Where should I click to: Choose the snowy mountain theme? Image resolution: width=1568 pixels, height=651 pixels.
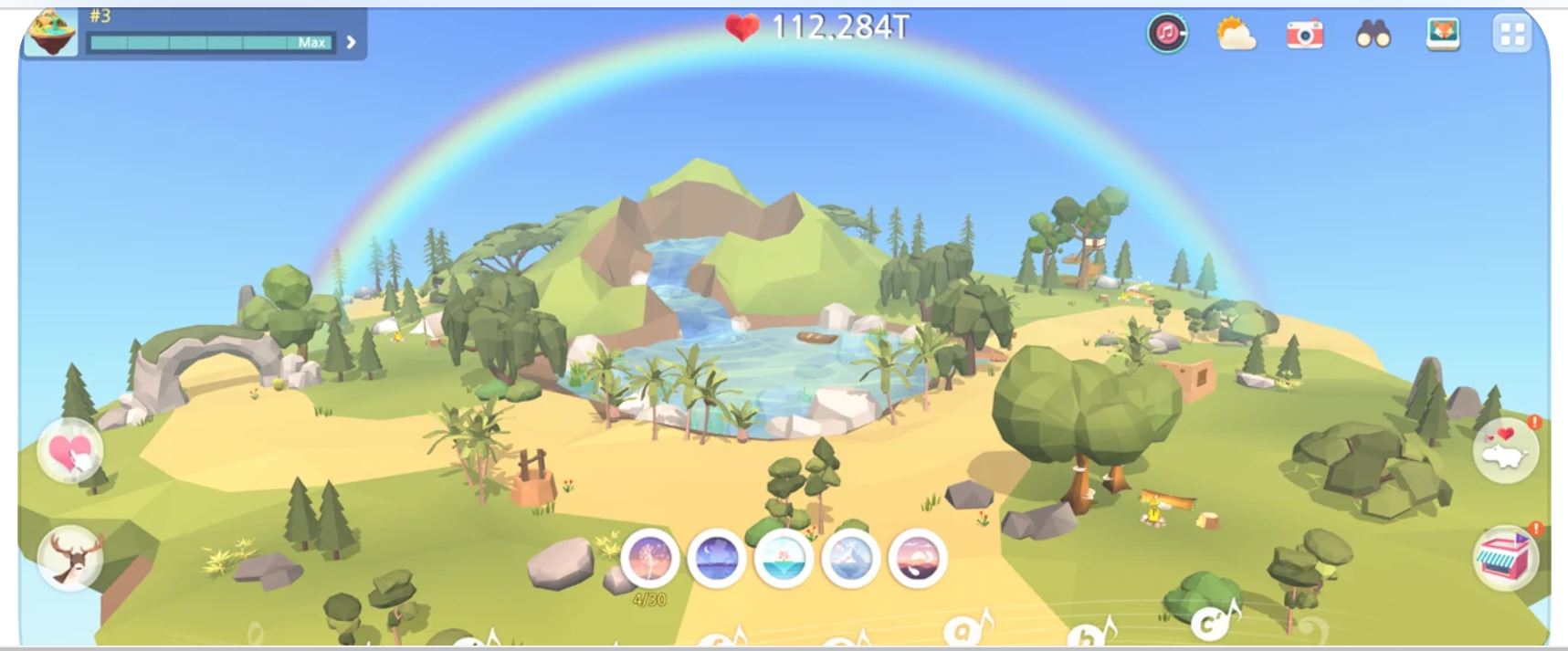coord(850,558)
